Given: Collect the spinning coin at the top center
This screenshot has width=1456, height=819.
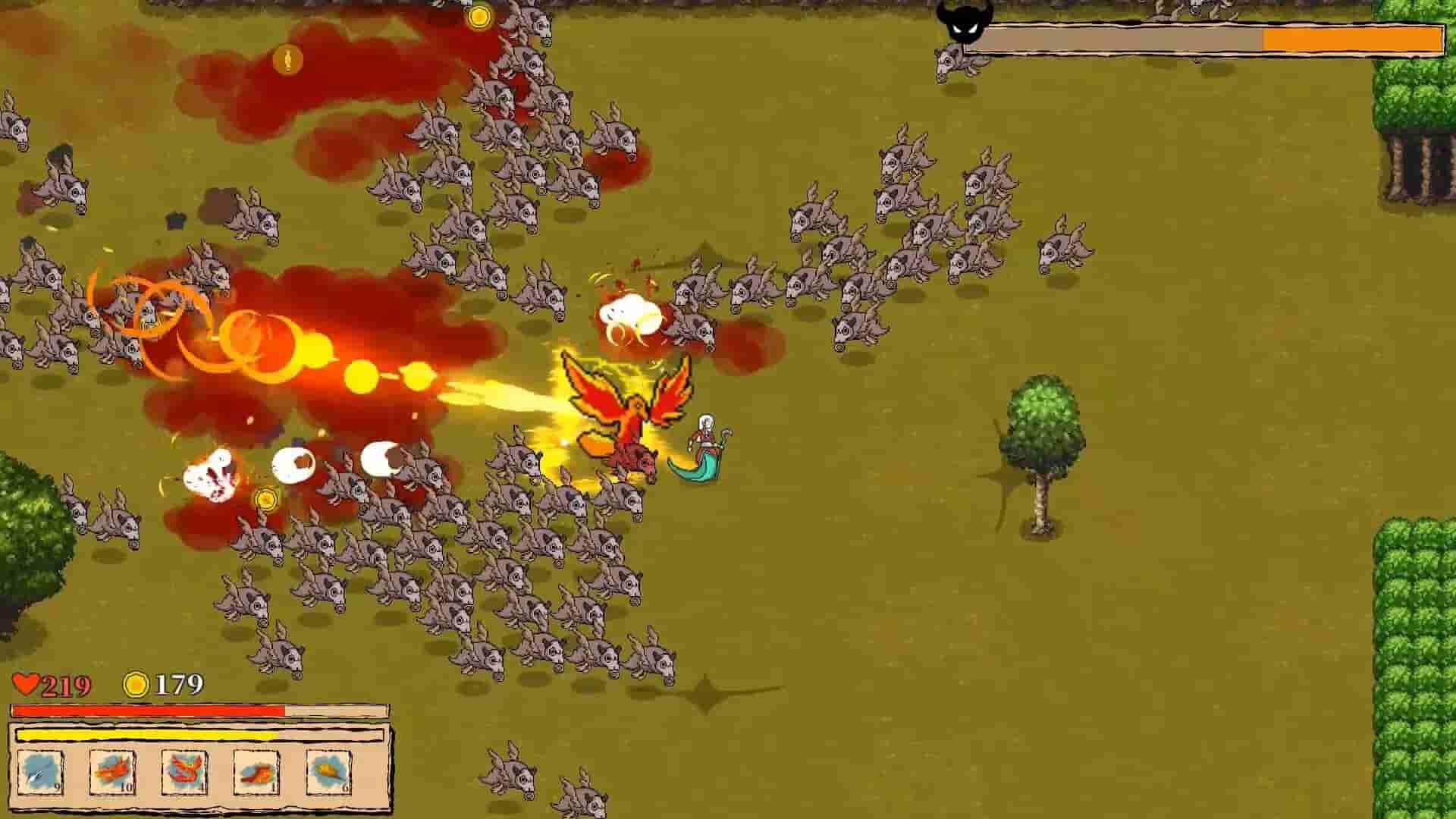Looking at the screenshot, I should click(479, 18).
